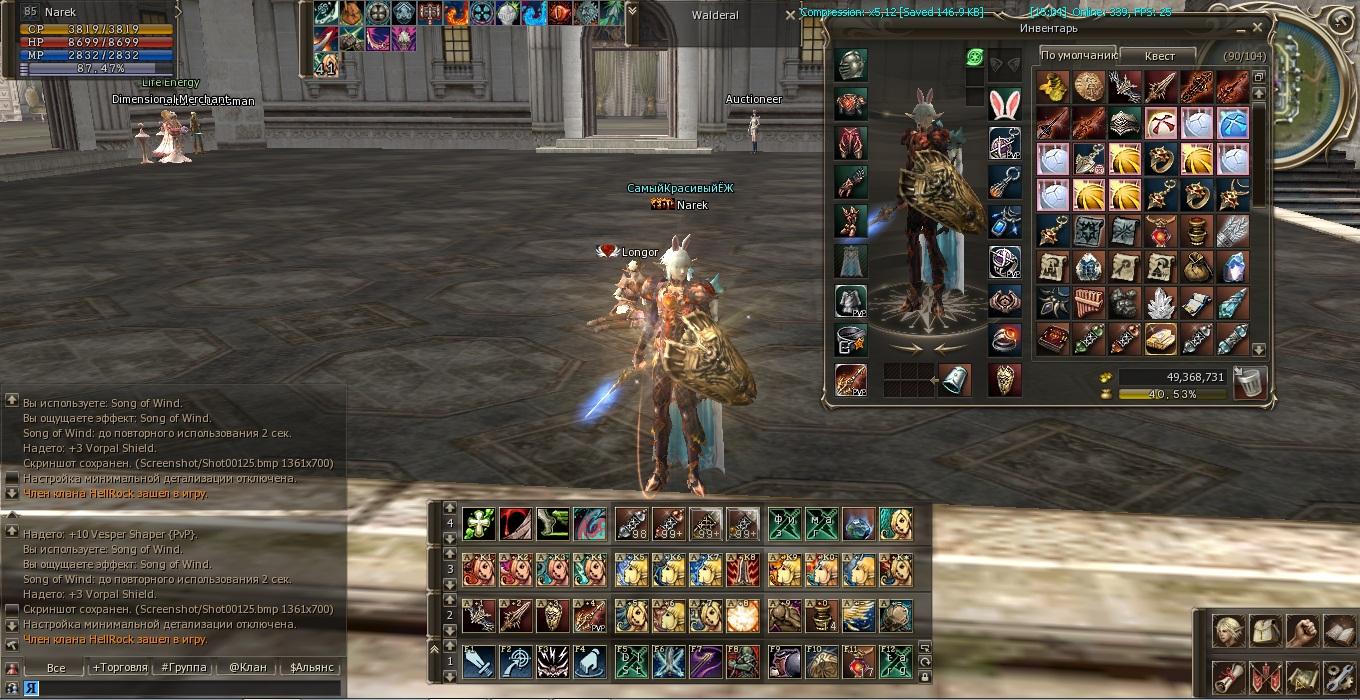Image resolution: width=1360 pixels, height=700 pixels.
Task: Use the F4 pick-up hand action
Action: [x=591, y=661]
